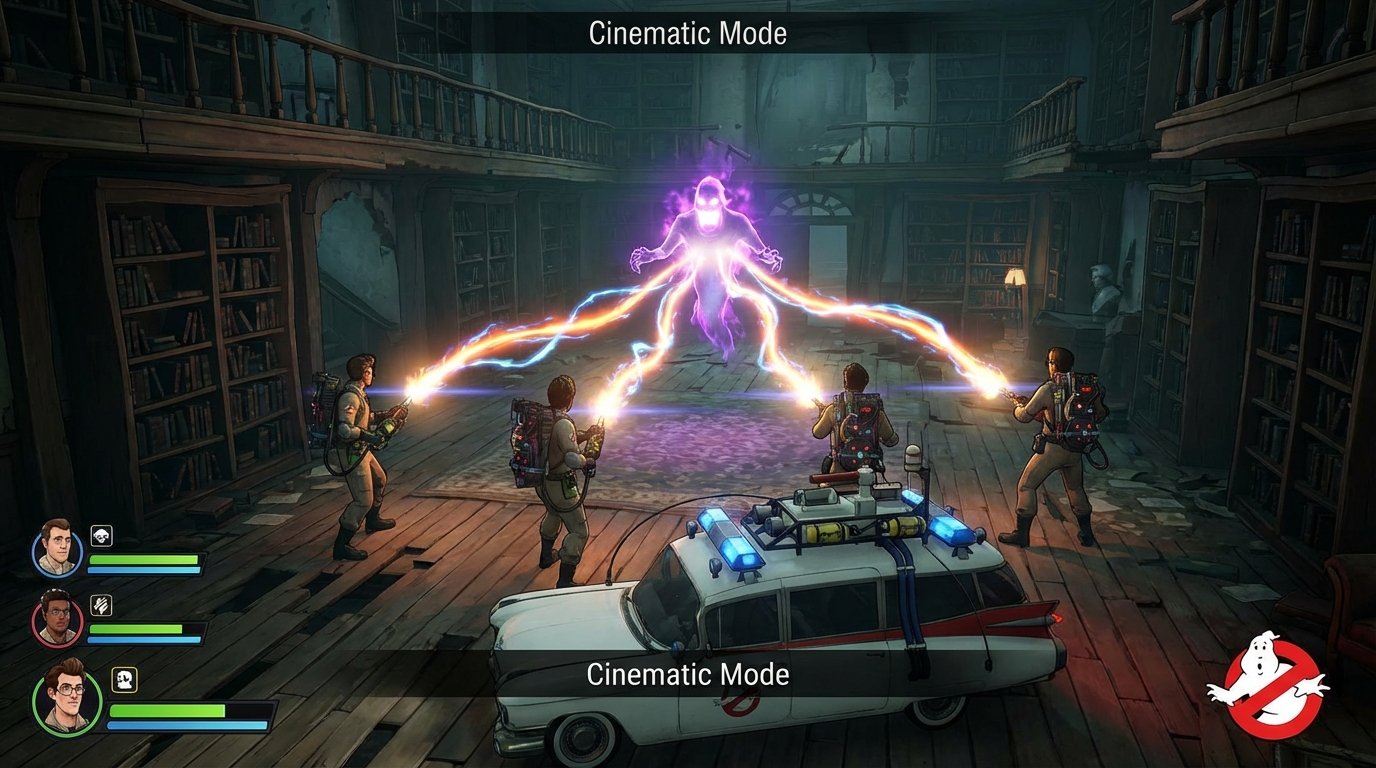Activate the highlighted ghost ability icon for third character
The image size is (1376, 768).
pos(124,678)
